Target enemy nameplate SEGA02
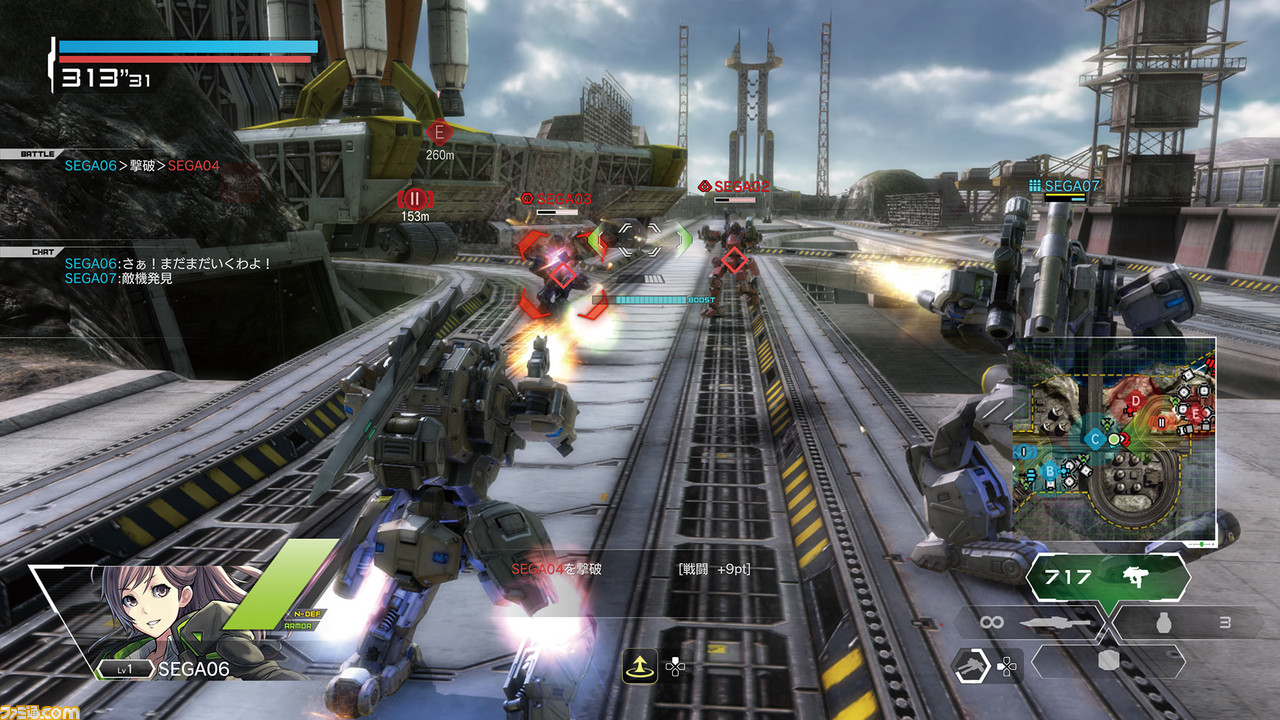The height and width of the screenshot is (720, 1280). (x=734, y=186)
